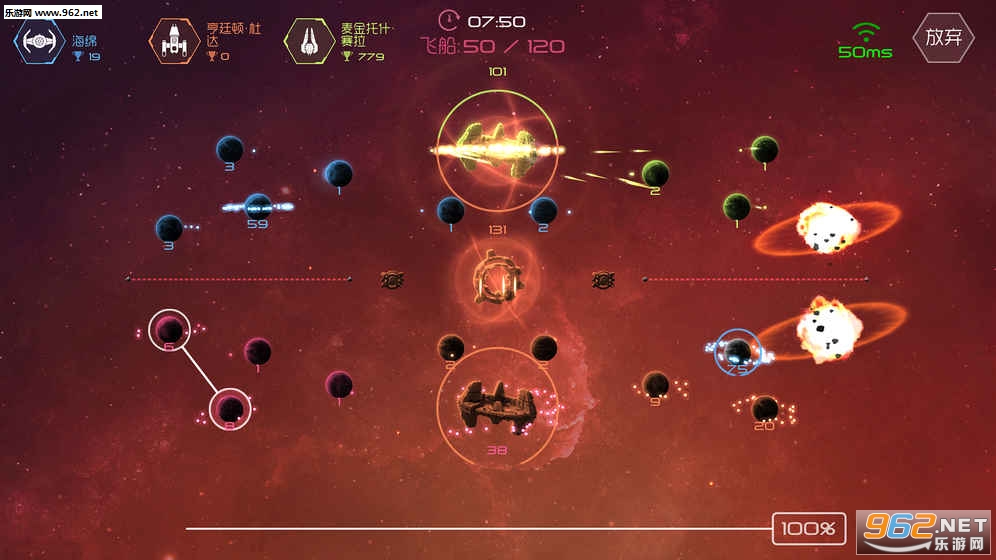This screenshot has width=996, height=560.
Task: Select the orange planet with 20 ships
Action: [x=765, y=408]
